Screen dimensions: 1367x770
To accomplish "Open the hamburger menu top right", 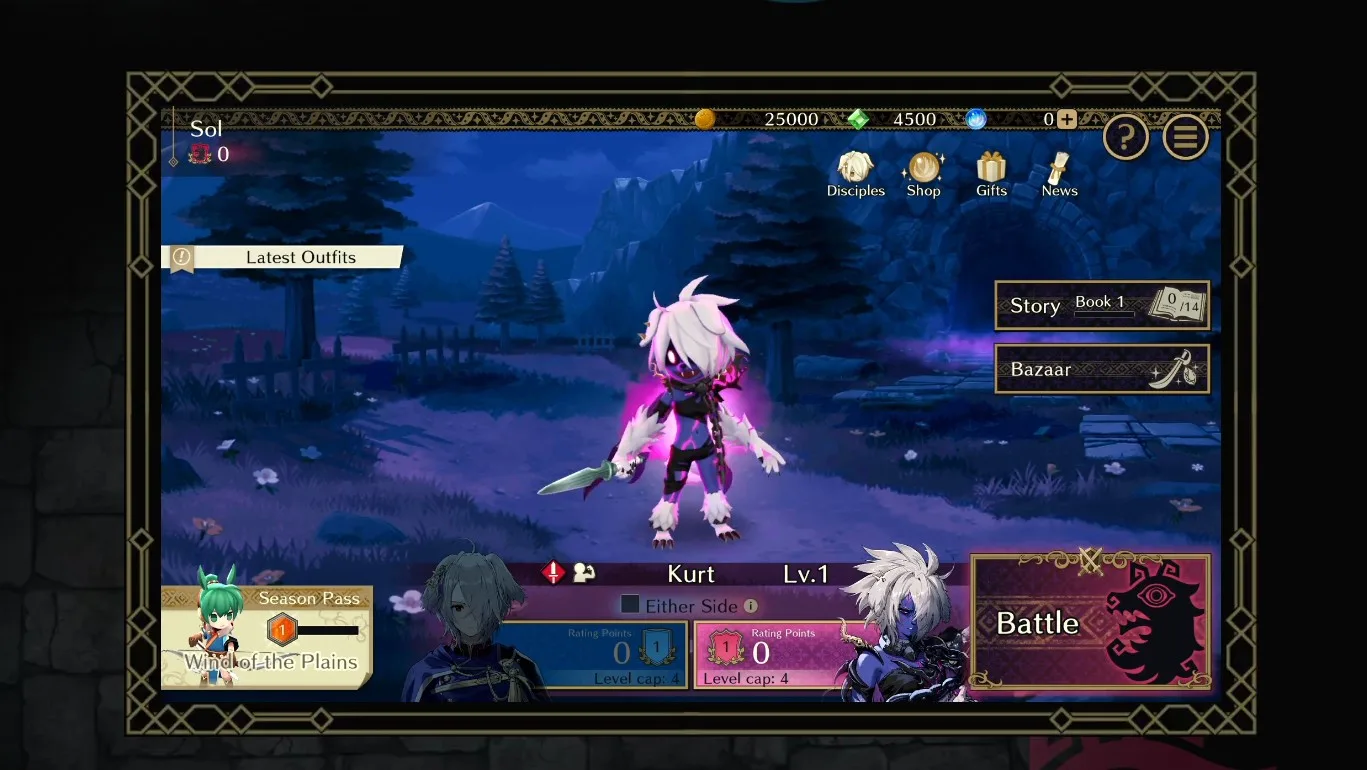I will point(1186,136).
